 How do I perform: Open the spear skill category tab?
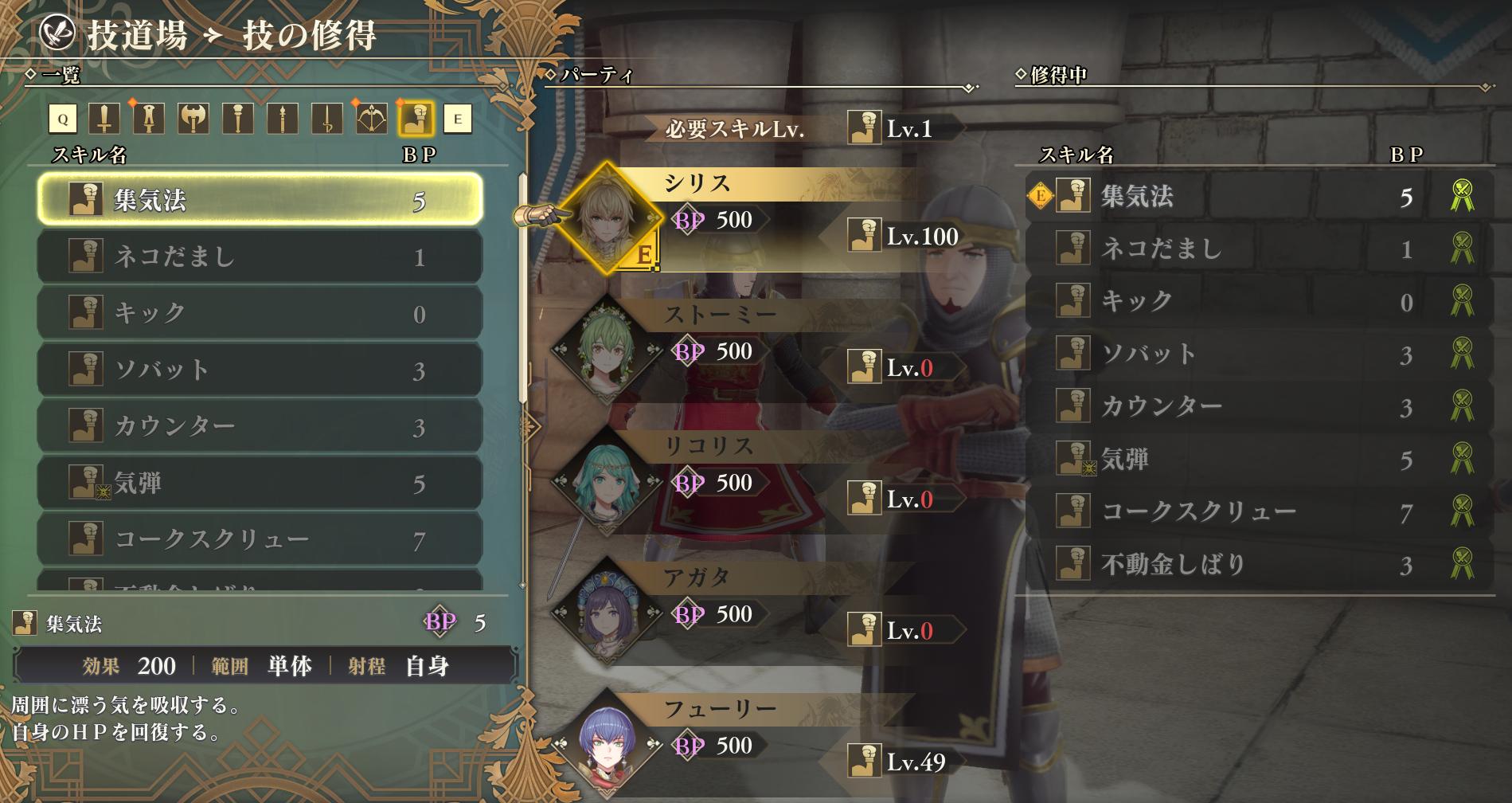tap(283, 119)
